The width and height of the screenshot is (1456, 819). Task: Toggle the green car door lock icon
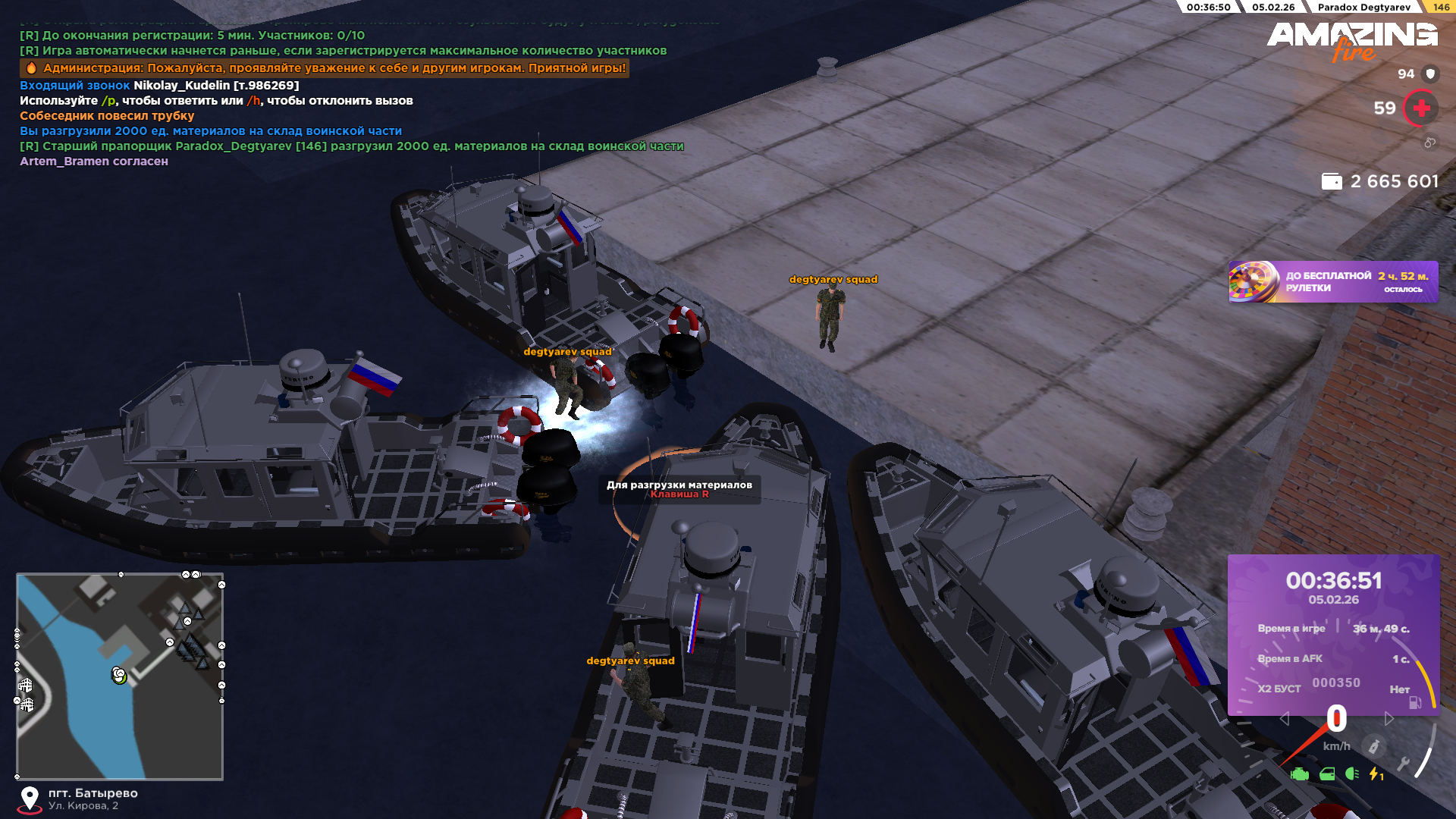tap(1327, 774)
